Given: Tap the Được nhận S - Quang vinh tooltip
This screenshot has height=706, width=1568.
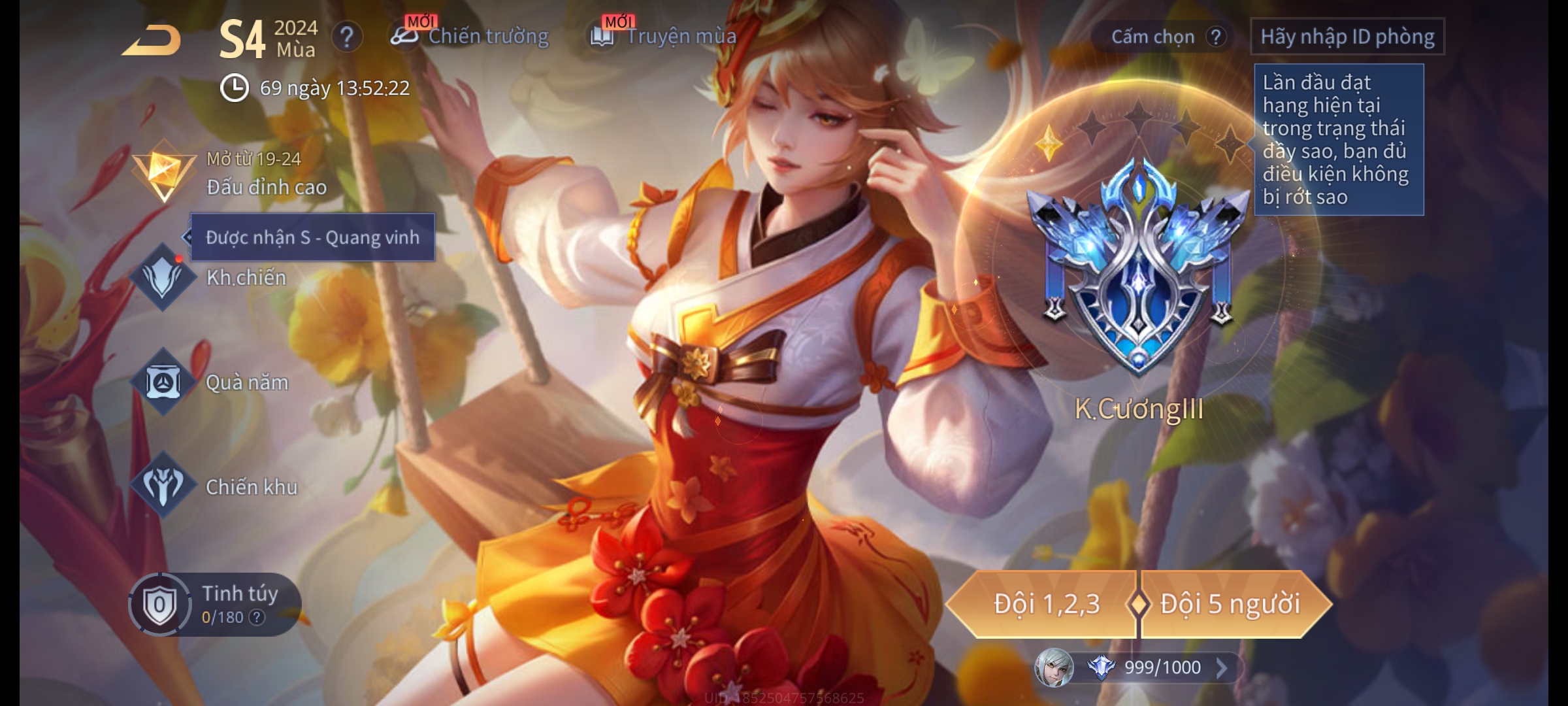Looking at the screenshot, I should tap(312, 237).
